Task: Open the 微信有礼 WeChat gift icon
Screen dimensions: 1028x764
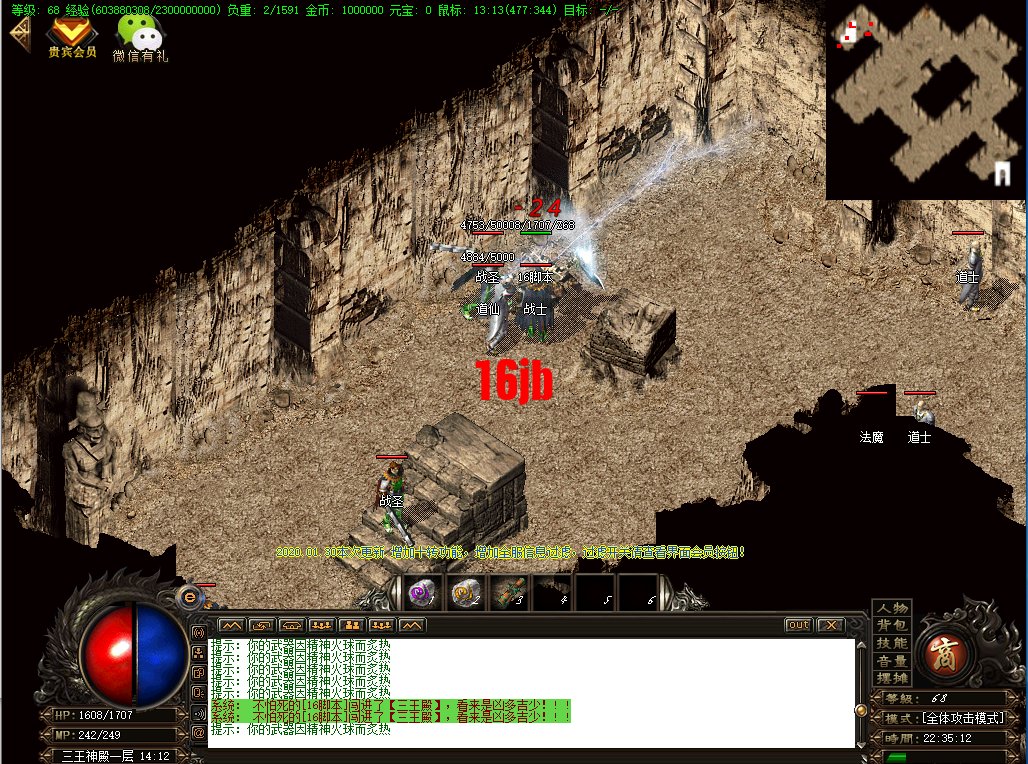Action: tap(141, 36)
